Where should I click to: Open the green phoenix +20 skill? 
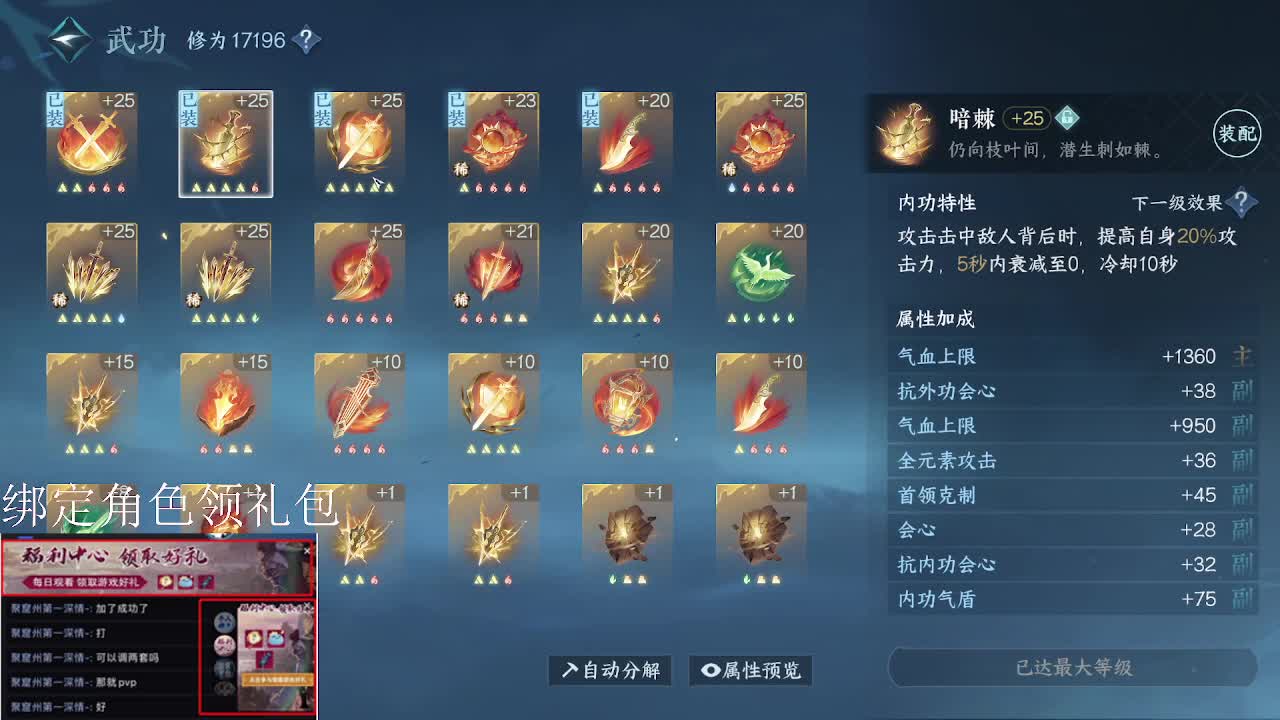click(761, 270)
